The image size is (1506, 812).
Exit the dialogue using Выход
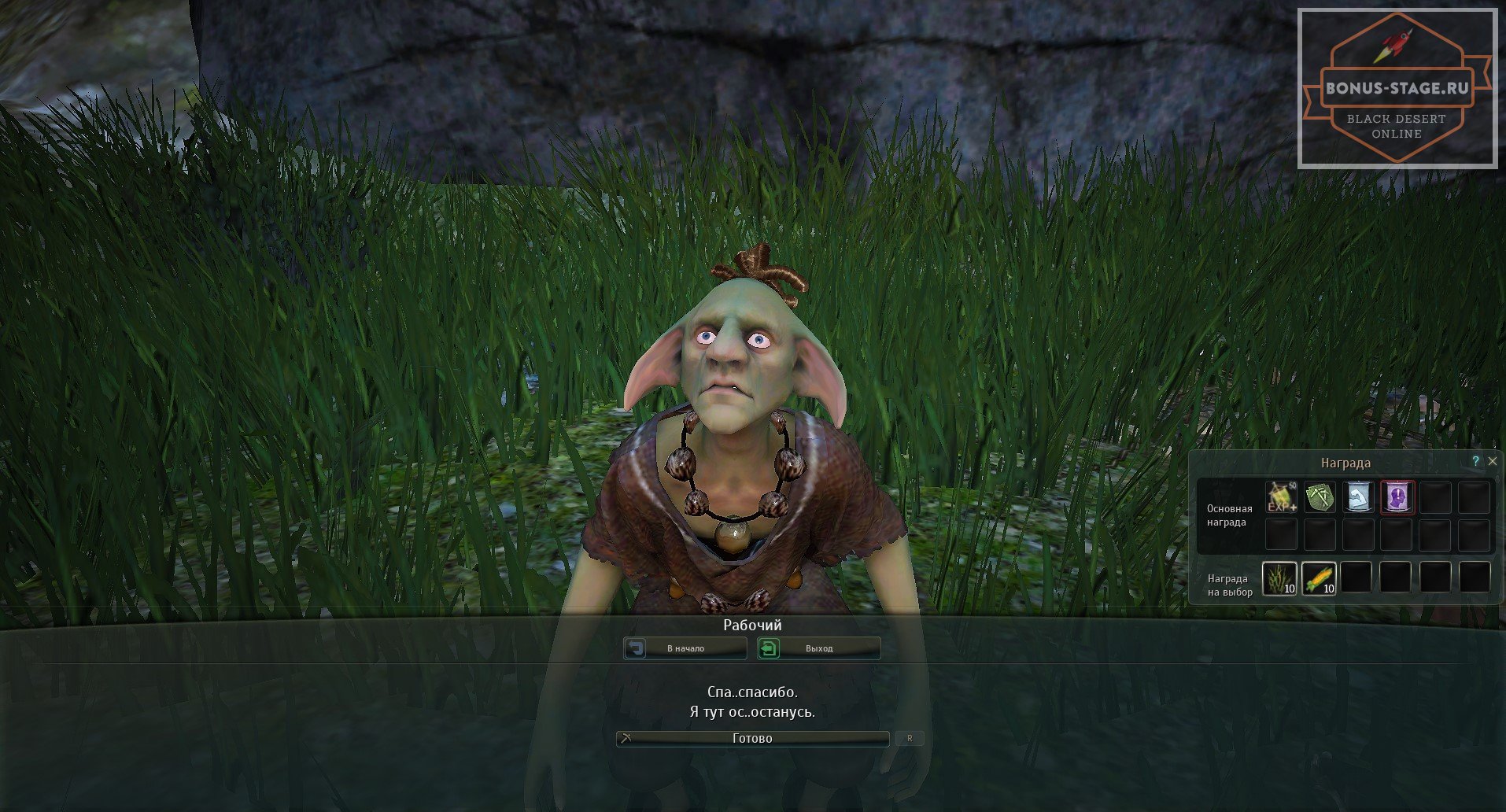point(818,648)
